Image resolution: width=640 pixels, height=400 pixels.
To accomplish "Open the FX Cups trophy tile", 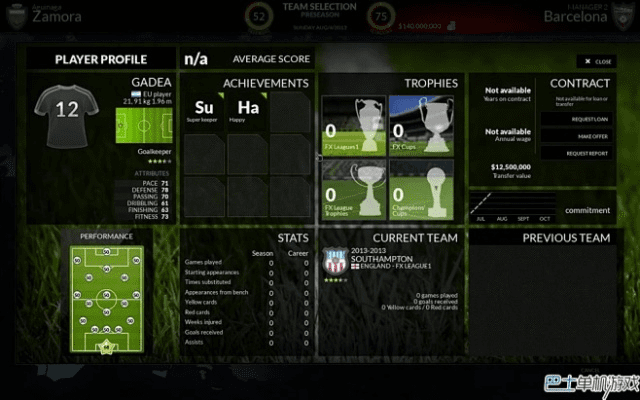I will pyautogui.click(x=421, y=126).
